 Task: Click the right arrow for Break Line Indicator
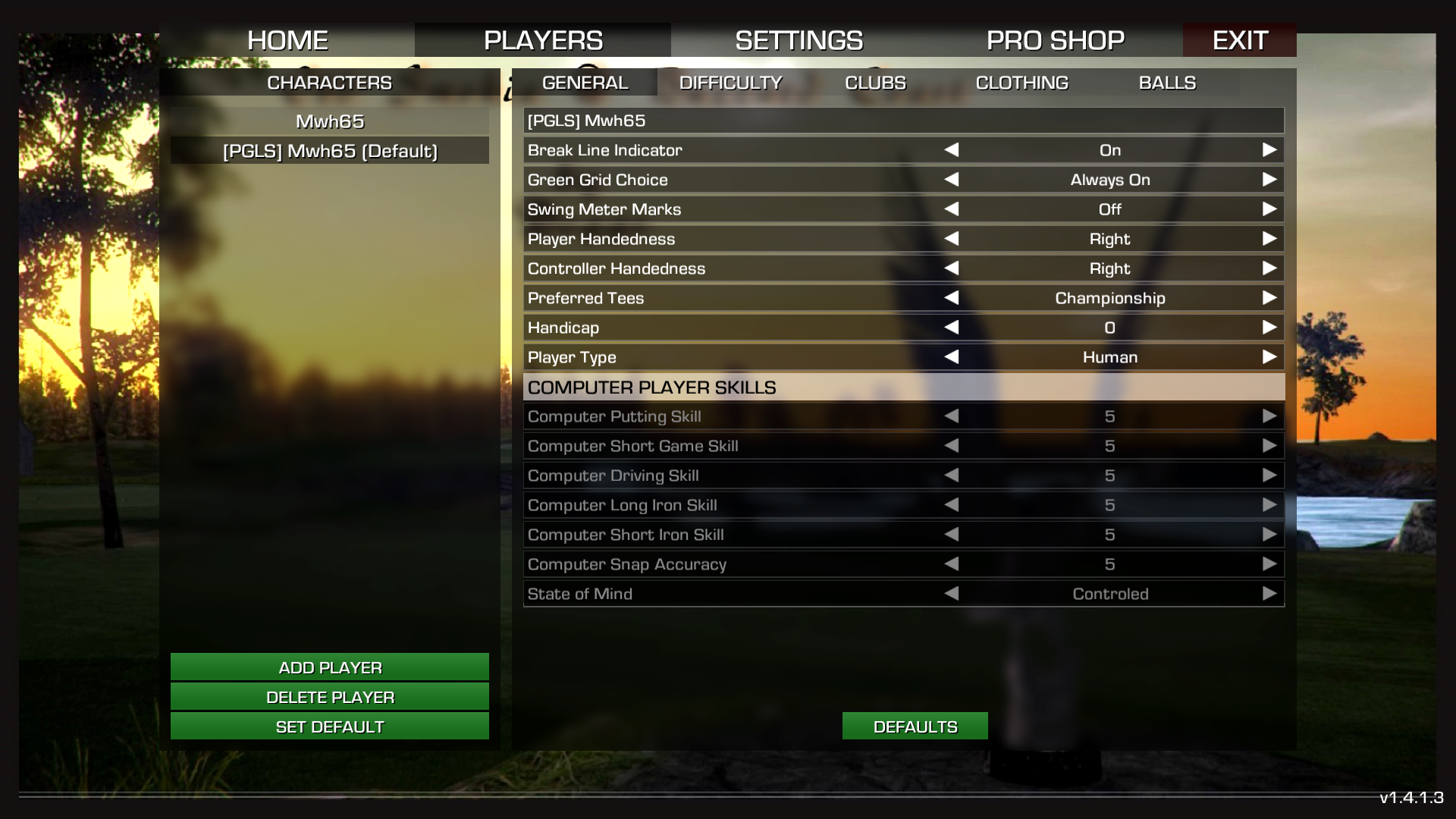click(1269, 150)
